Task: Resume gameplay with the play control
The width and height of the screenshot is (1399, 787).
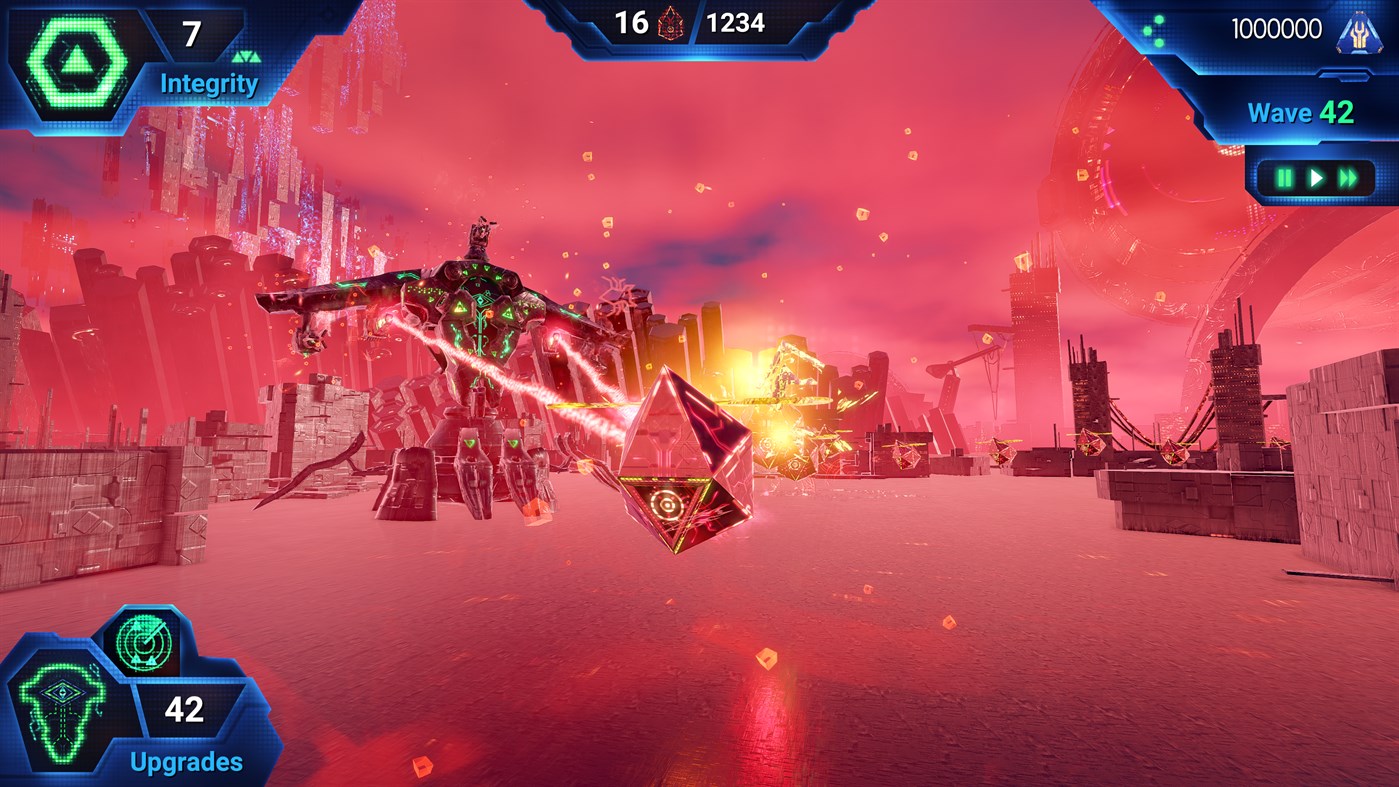Action: [1315, 175]
